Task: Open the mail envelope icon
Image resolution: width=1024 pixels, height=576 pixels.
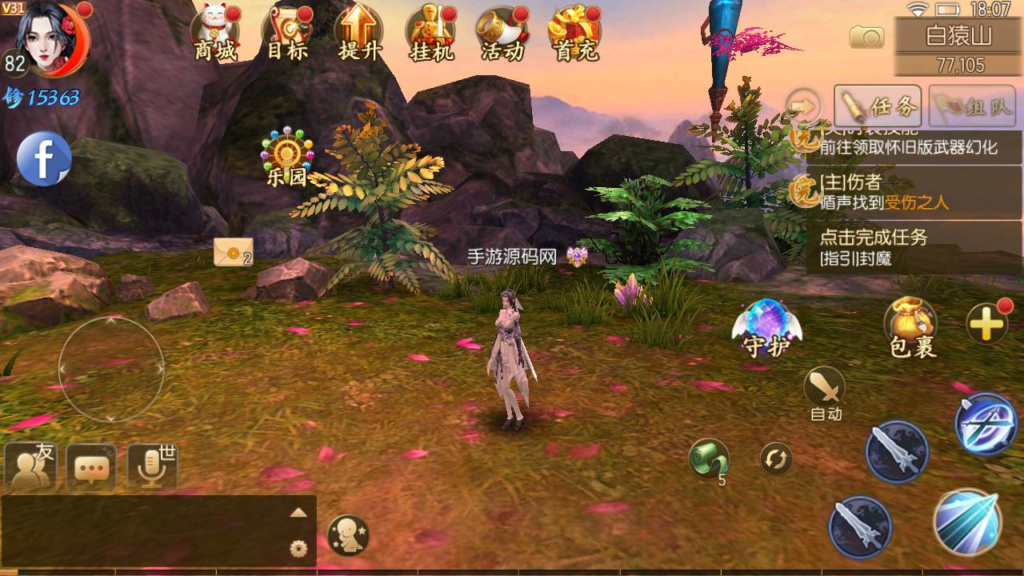Action: (232, 253)
